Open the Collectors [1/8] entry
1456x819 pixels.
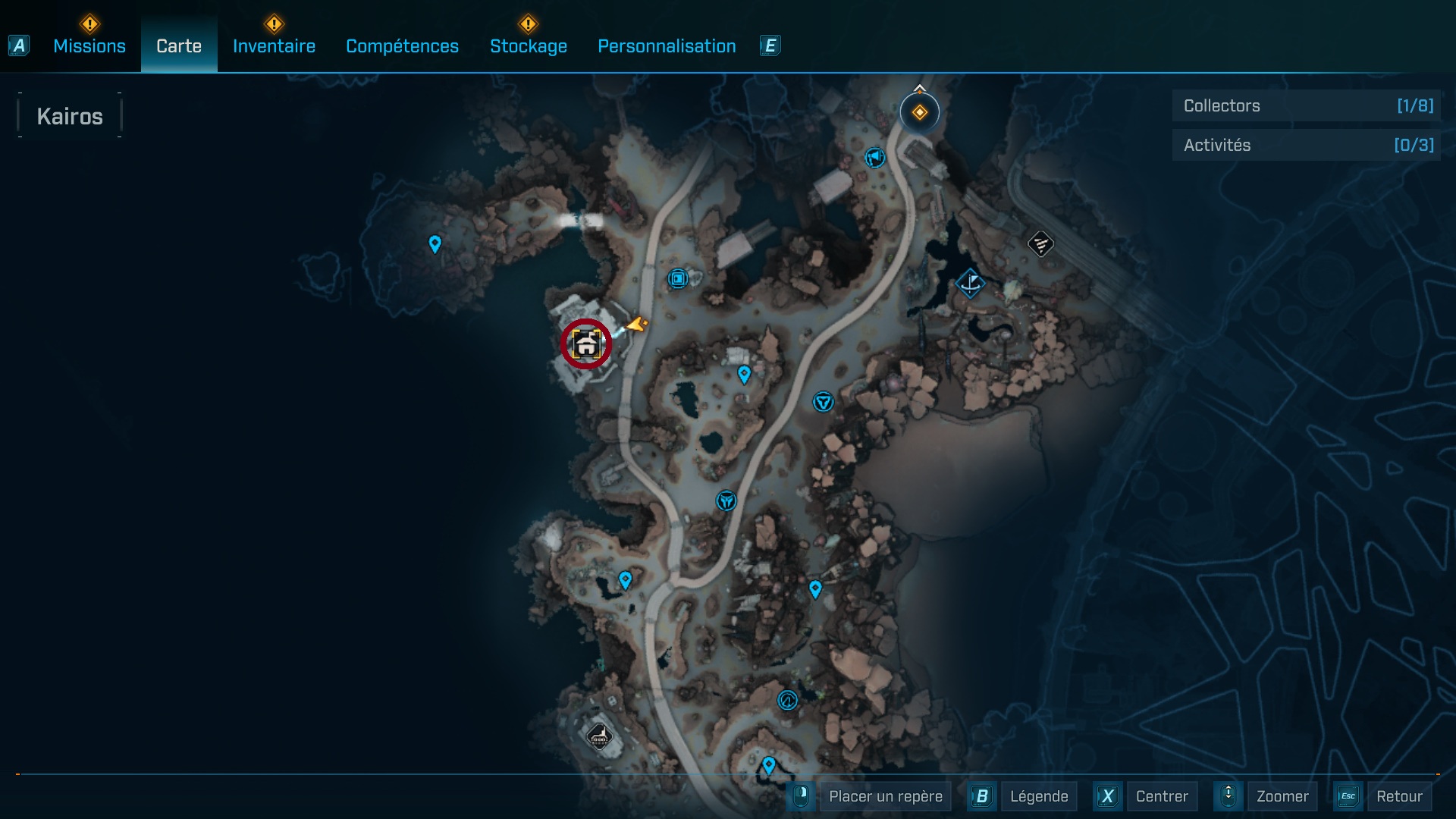(x=1306, y=105)
